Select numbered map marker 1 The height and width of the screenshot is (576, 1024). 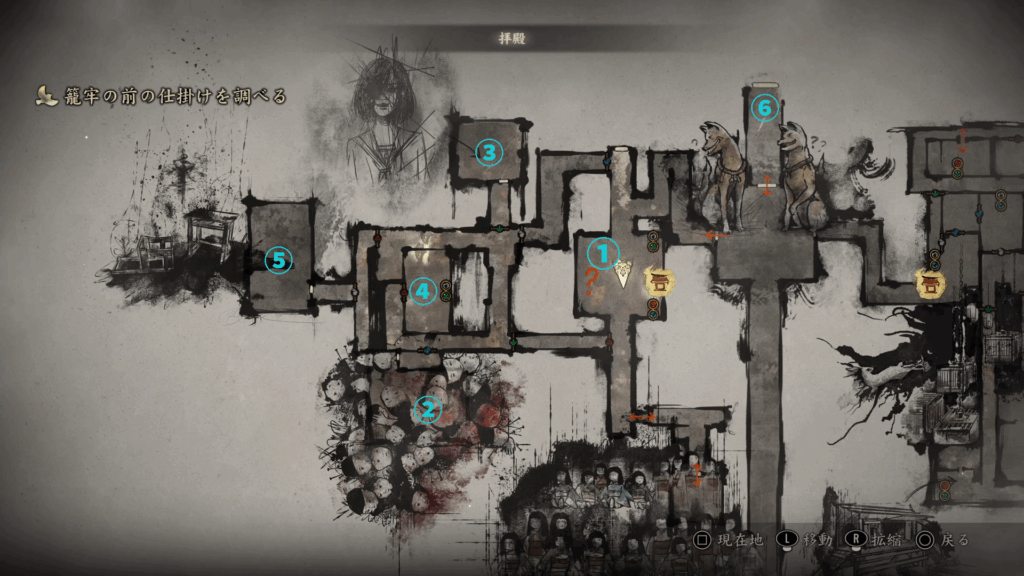pos(603,252)
